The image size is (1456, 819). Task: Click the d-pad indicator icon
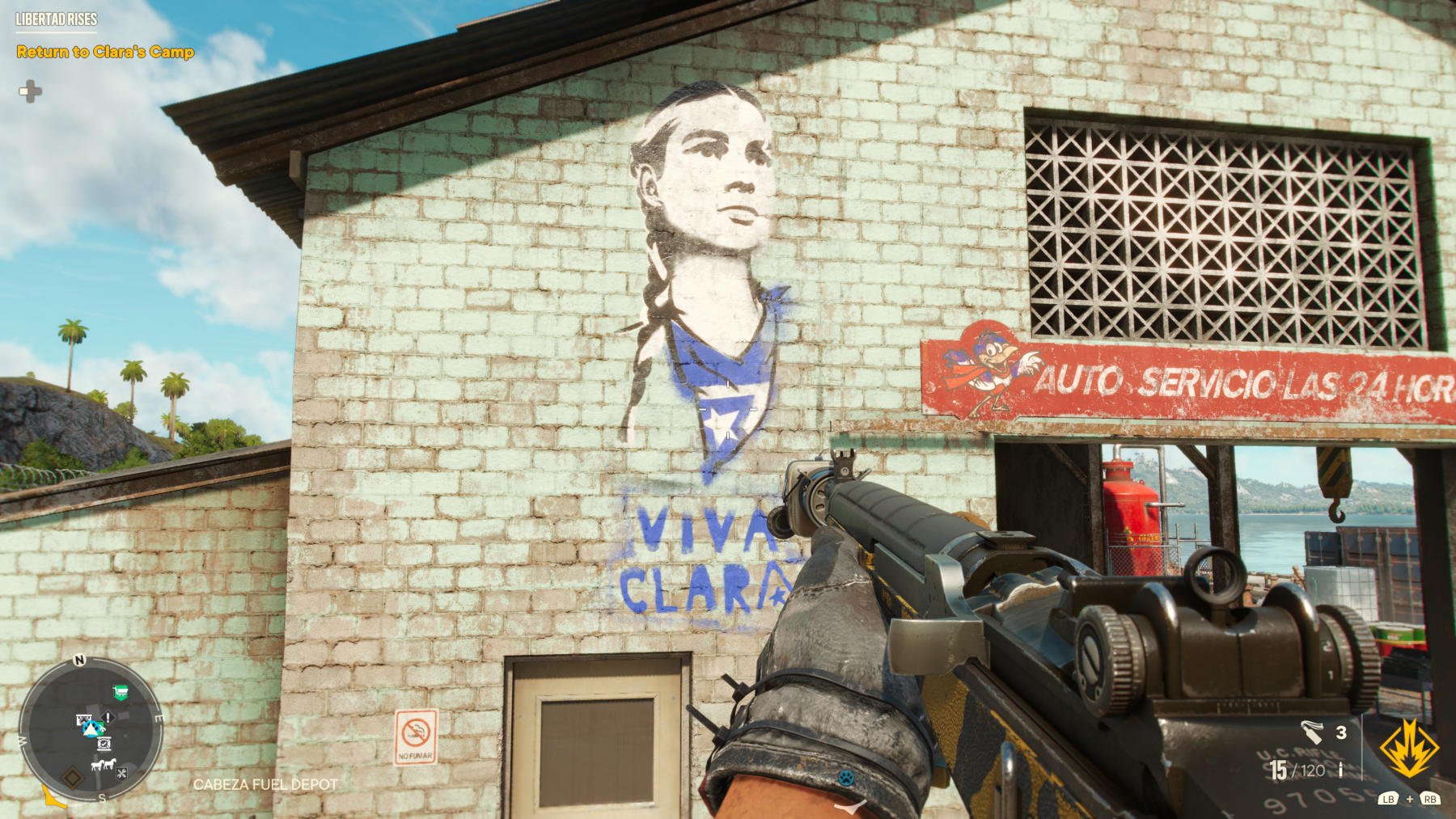[30, 91]
